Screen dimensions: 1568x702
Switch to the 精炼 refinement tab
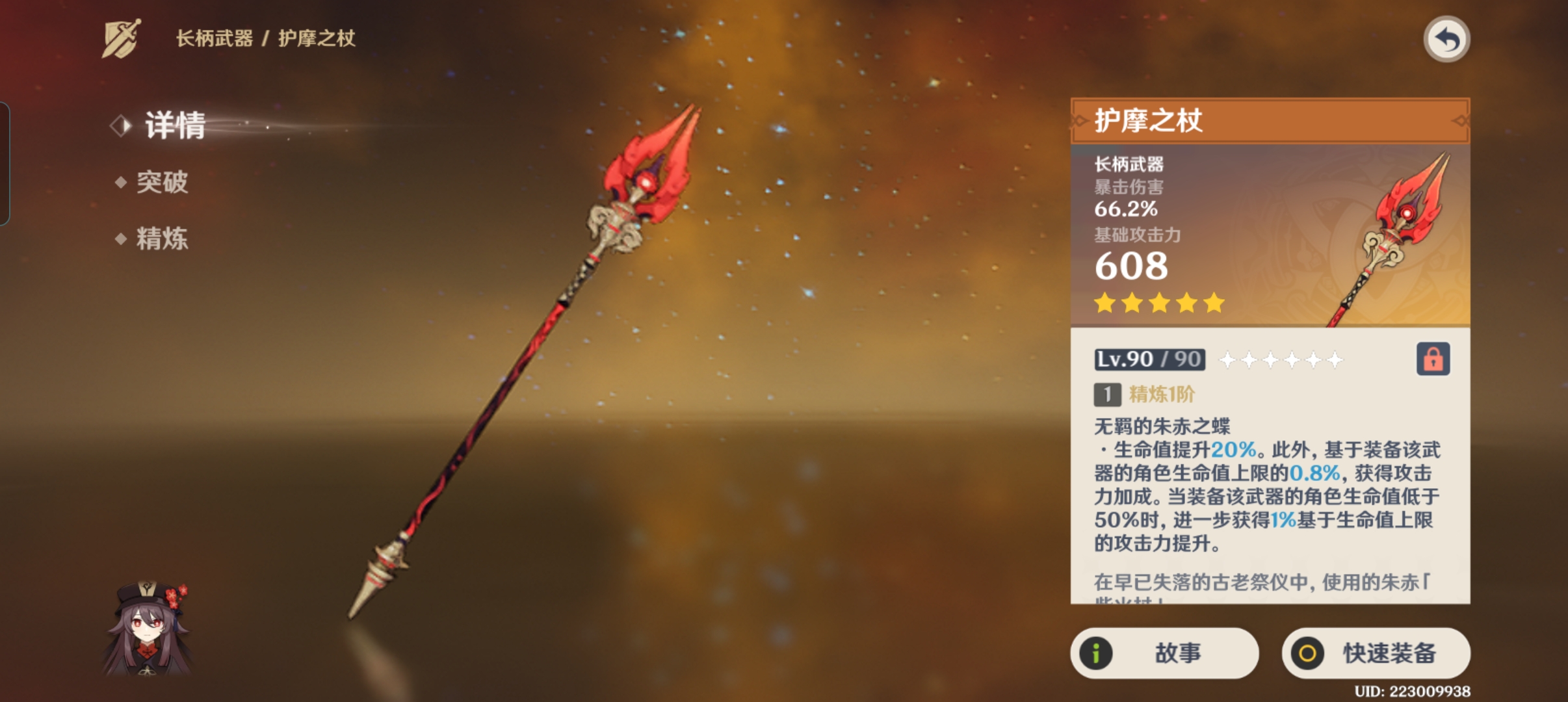(x=161, y=239)
